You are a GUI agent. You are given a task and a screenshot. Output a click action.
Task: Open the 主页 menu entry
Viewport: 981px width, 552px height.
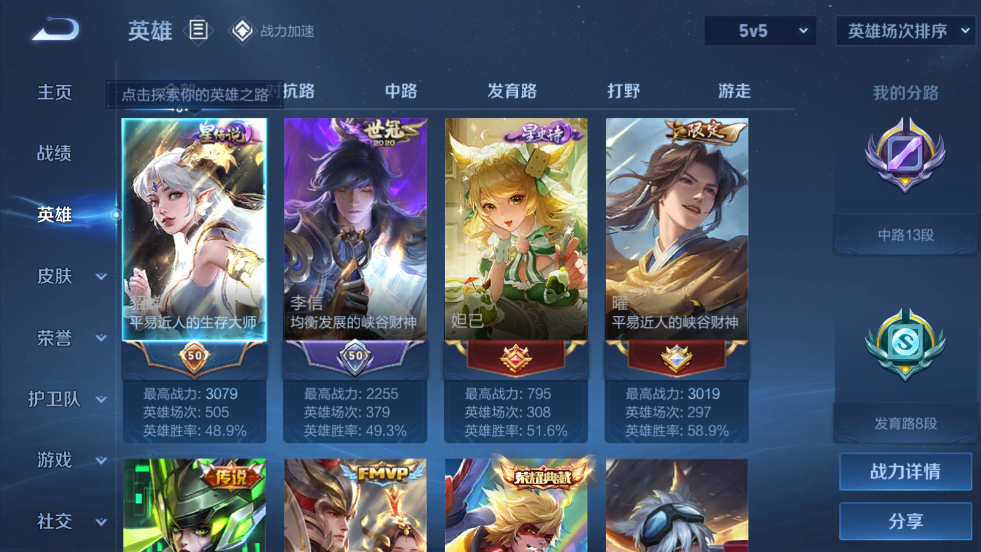(x=55, y=92)
